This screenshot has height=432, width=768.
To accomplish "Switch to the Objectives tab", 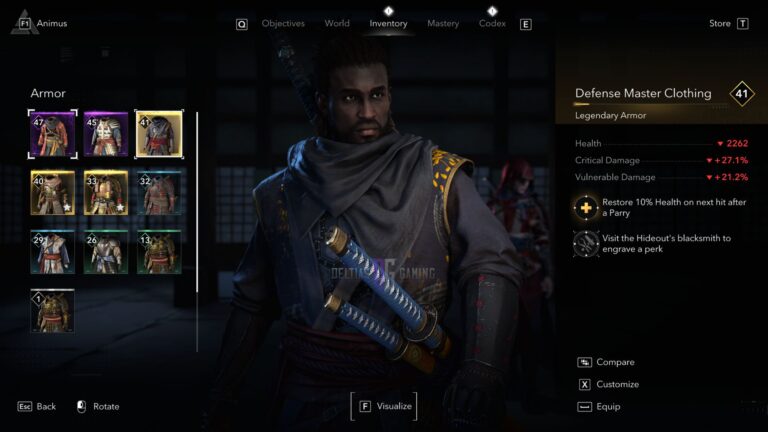I will click(283, 23).
